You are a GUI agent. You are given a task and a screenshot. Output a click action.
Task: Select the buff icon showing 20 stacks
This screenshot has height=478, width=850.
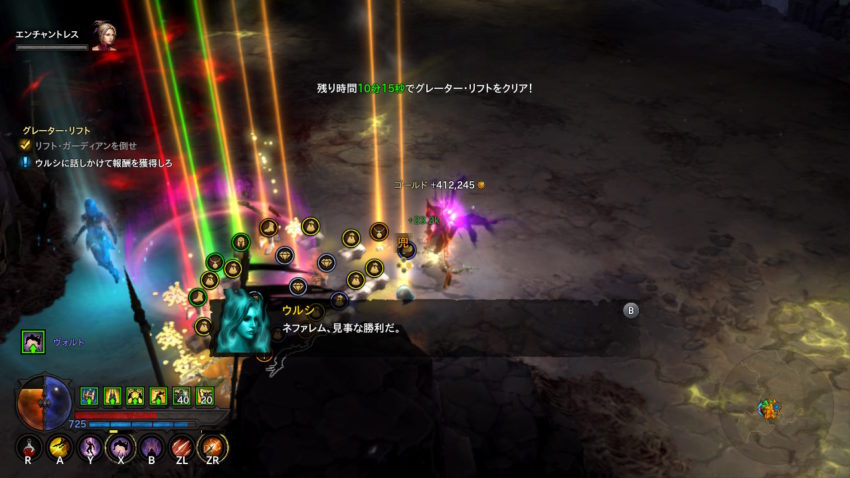point(205,396)
